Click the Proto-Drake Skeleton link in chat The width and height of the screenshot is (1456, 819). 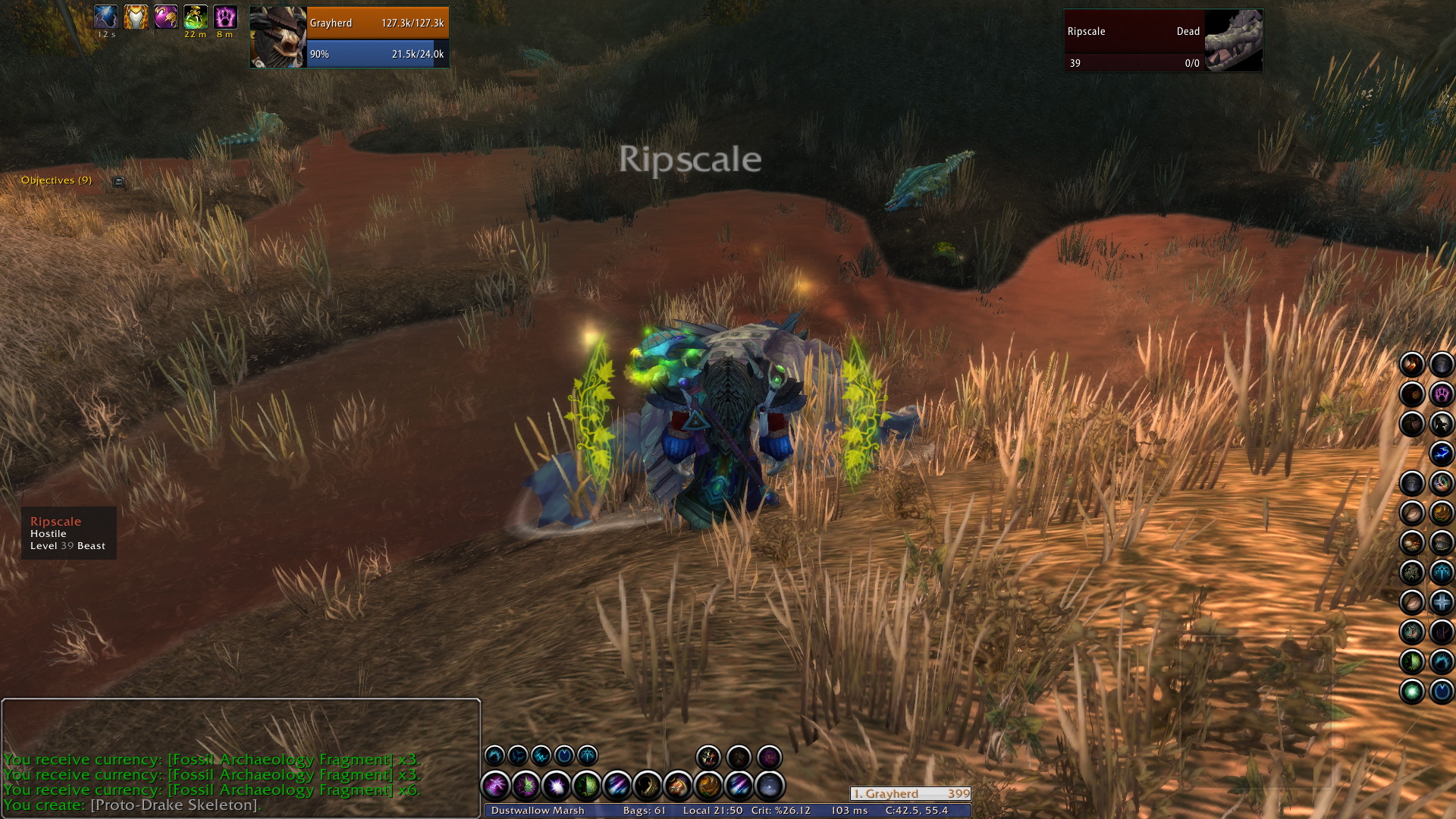174,805
